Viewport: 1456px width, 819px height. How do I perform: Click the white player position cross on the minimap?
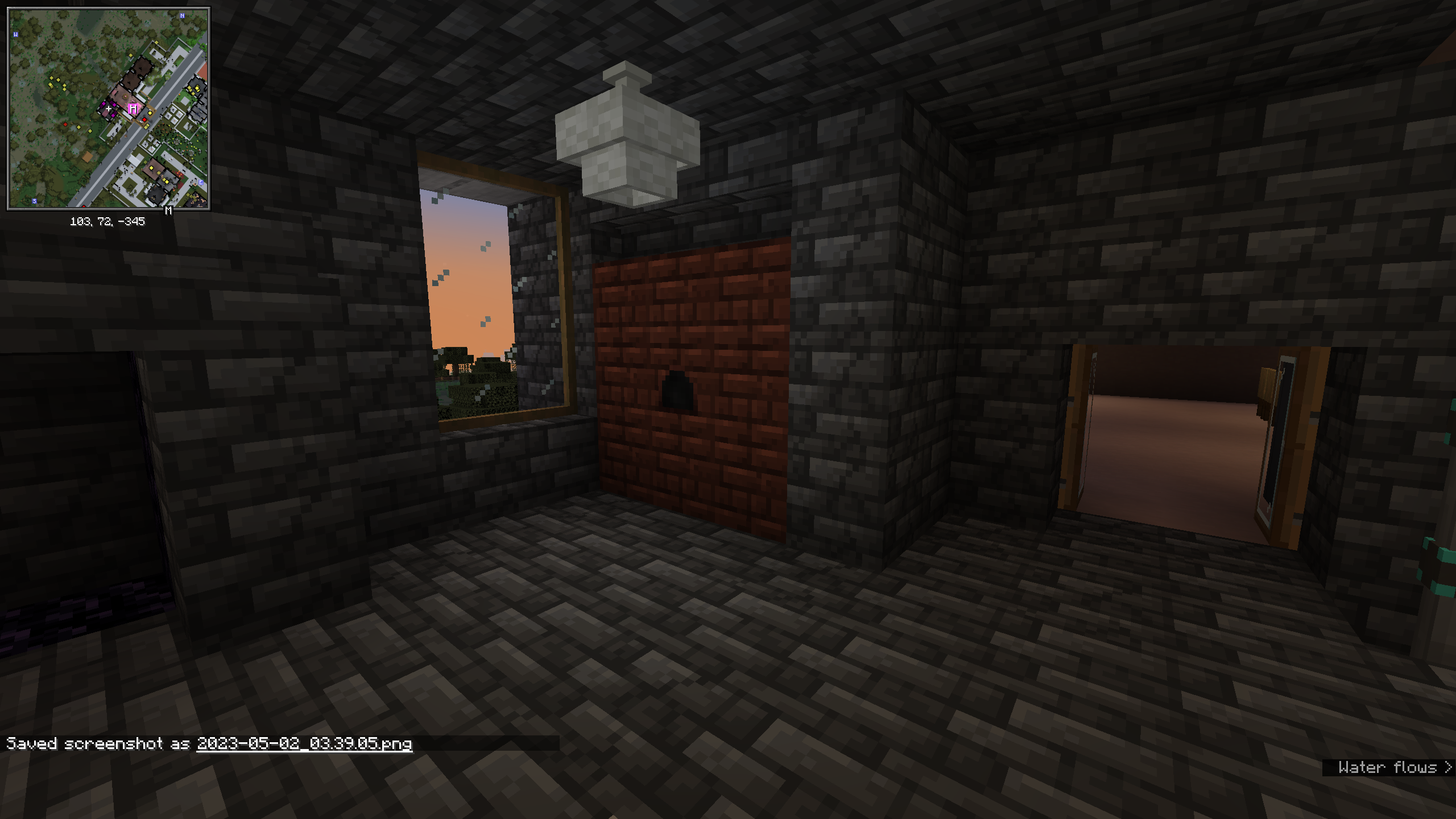(109, 109)
